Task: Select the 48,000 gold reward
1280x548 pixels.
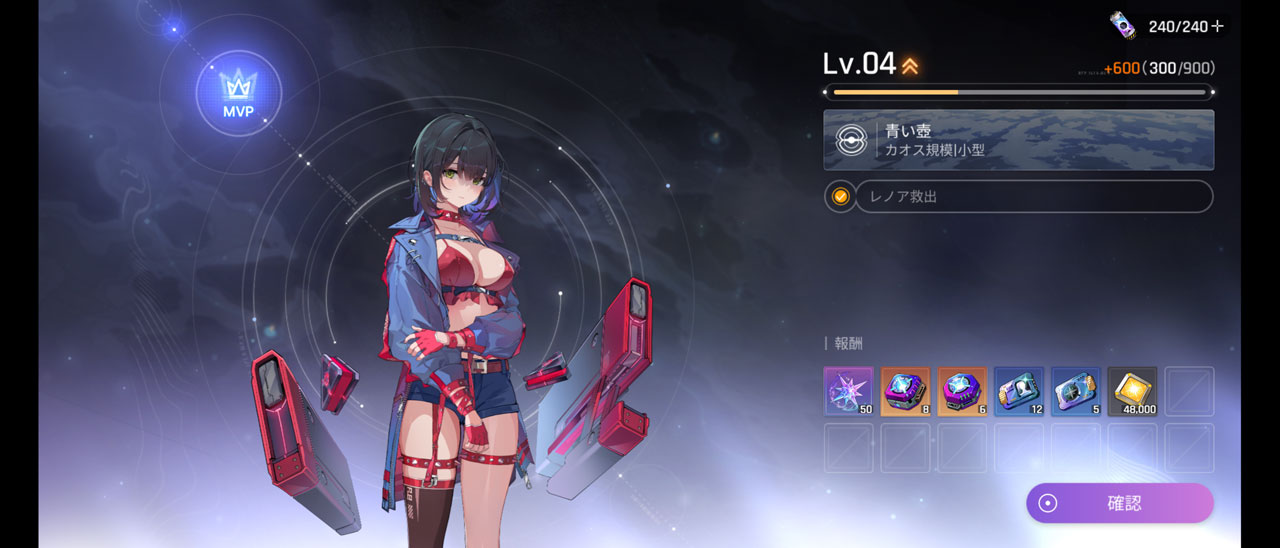Action: click(1132, 391)
